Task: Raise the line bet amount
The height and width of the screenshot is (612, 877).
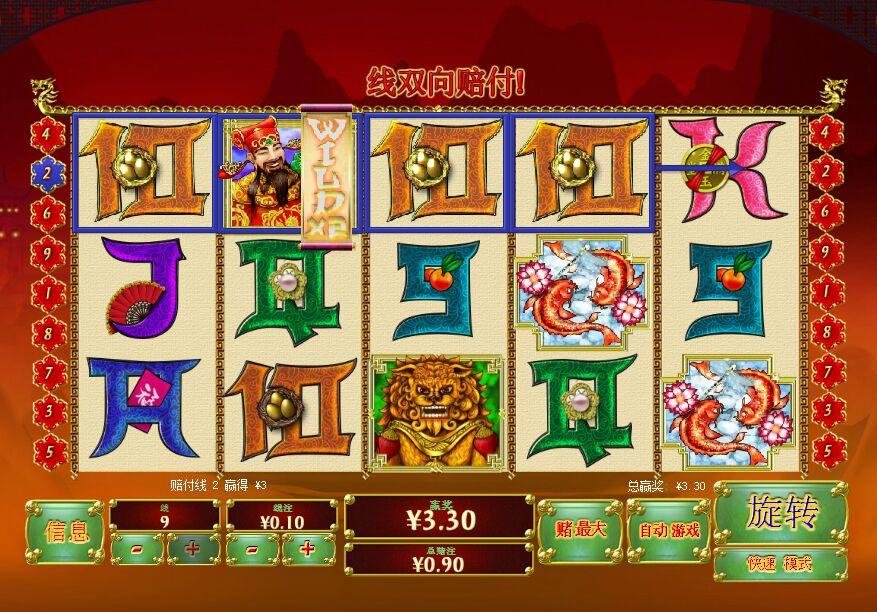Action: click(308, 549)
